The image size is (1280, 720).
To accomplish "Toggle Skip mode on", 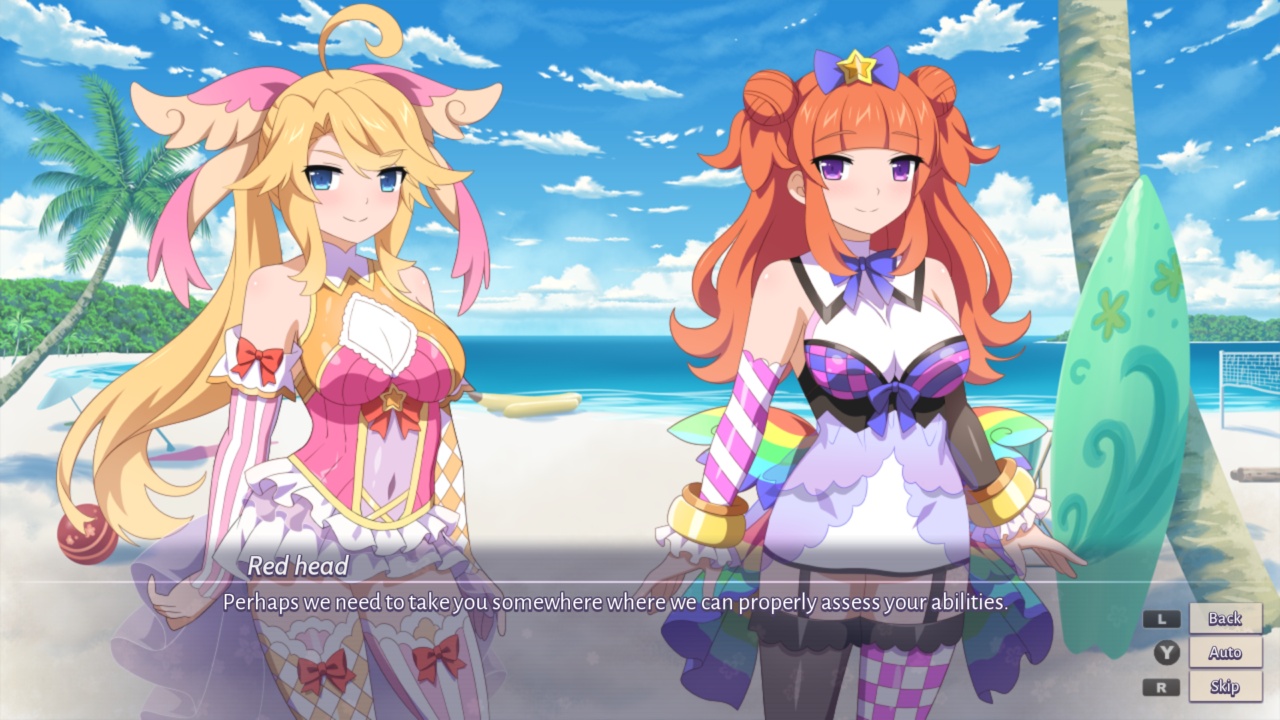I will tap(1224, 687).
